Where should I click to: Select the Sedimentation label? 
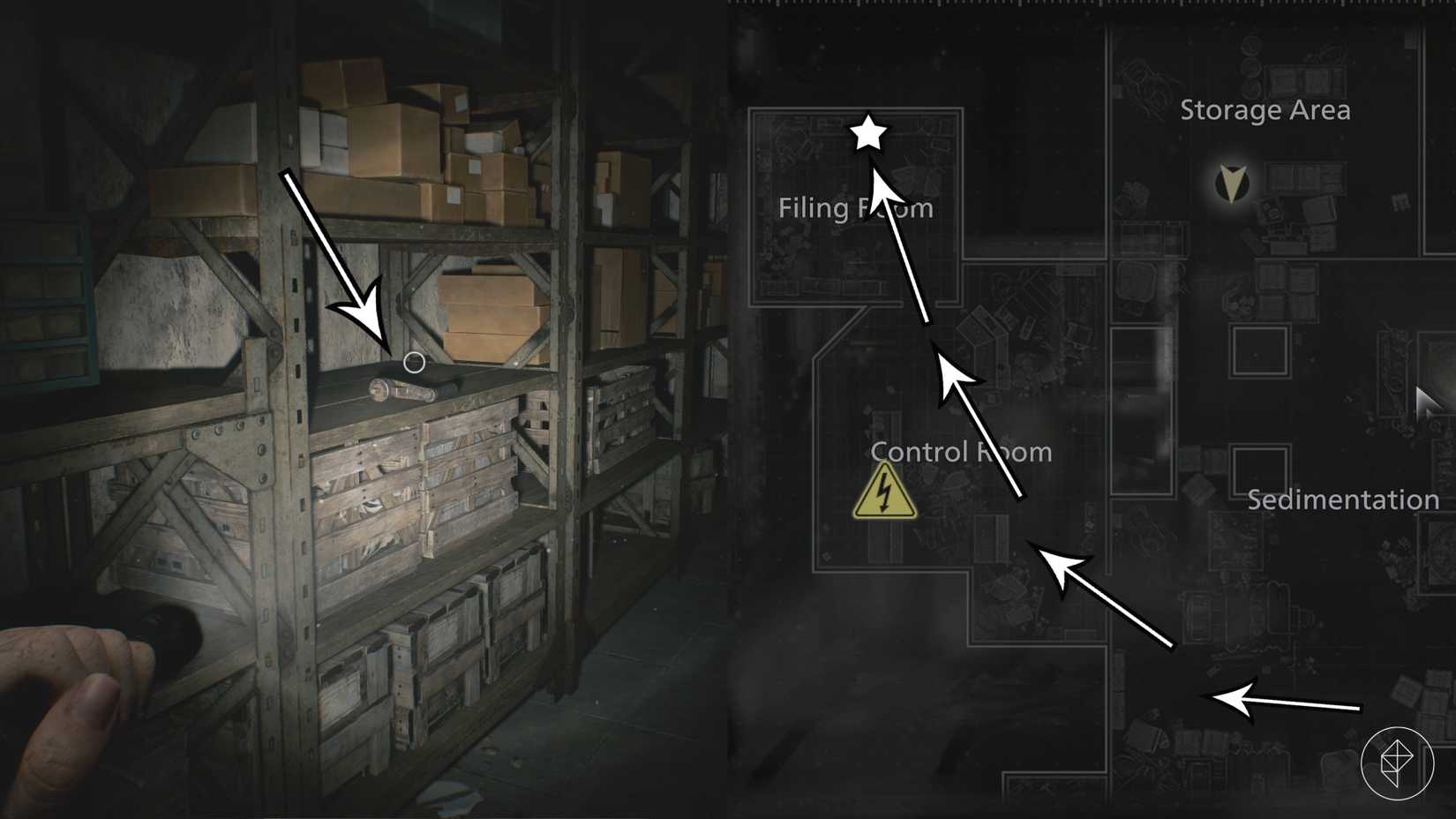click(x=1343, y=499)
